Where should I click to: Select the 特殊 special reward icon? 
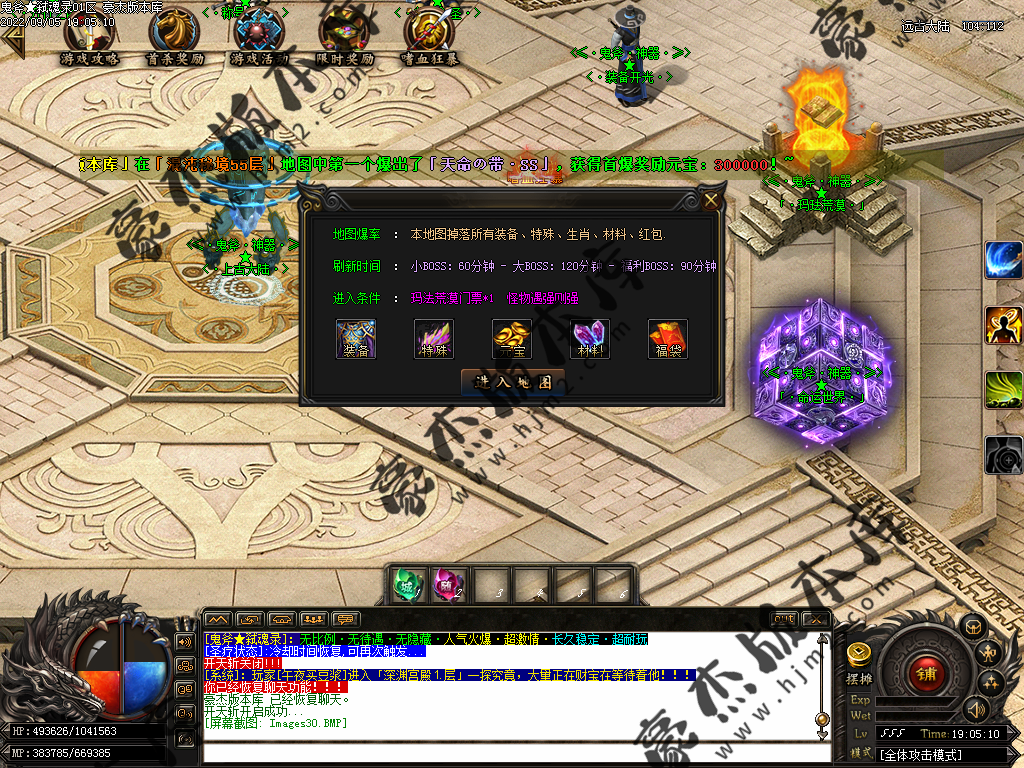434,339
